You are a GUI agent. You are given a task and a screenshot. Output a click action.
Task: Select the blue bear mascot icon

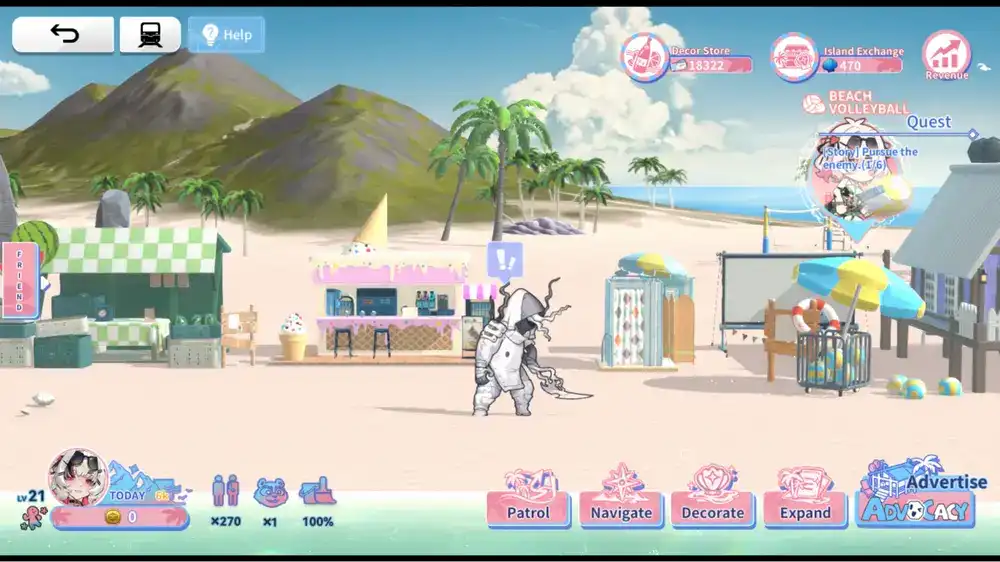pyautogui.click(x=269, y=492)
